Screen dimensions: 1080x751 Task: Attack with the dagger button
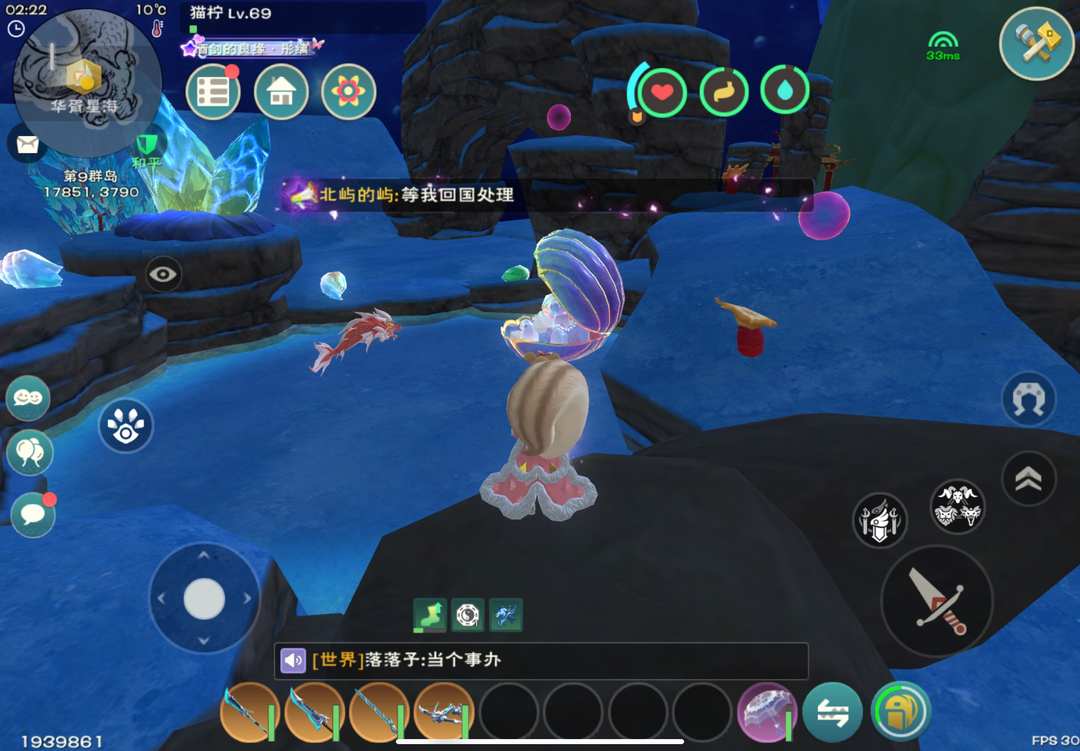tap(937, 600)
